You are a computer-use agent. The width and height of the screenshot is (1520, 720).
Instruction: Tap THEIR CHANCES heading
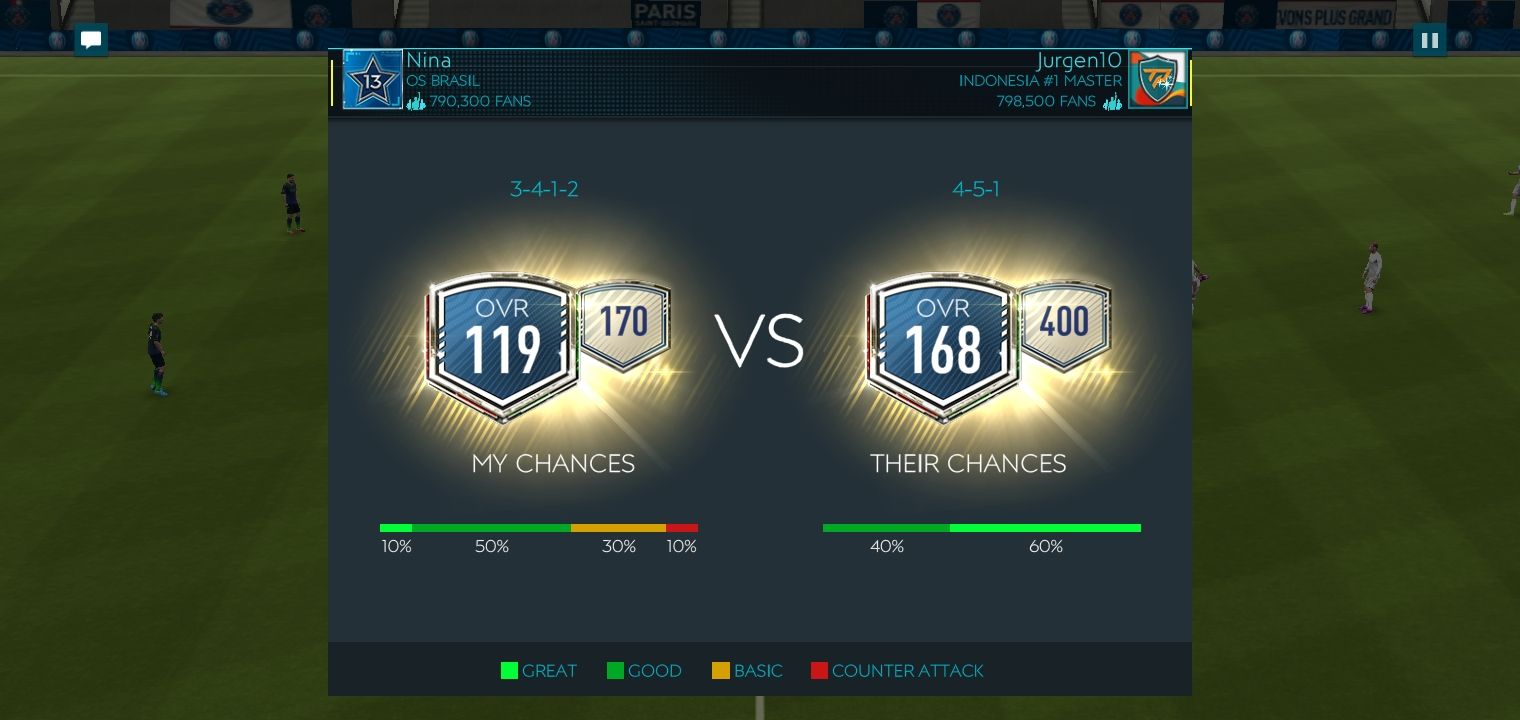967,464
